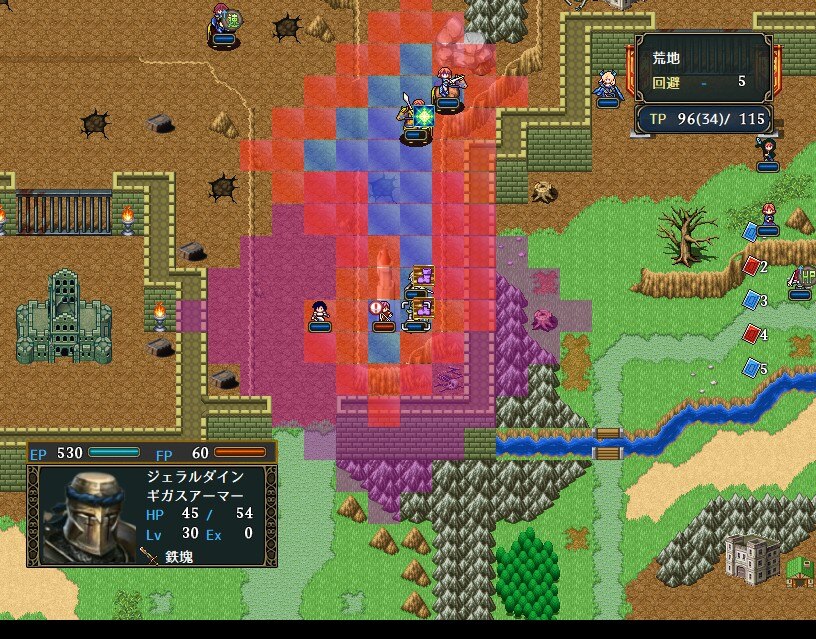Screen dimensions: 816x639
Task: Select the black-haired unit in white clothes
Action: pos(319,314)
